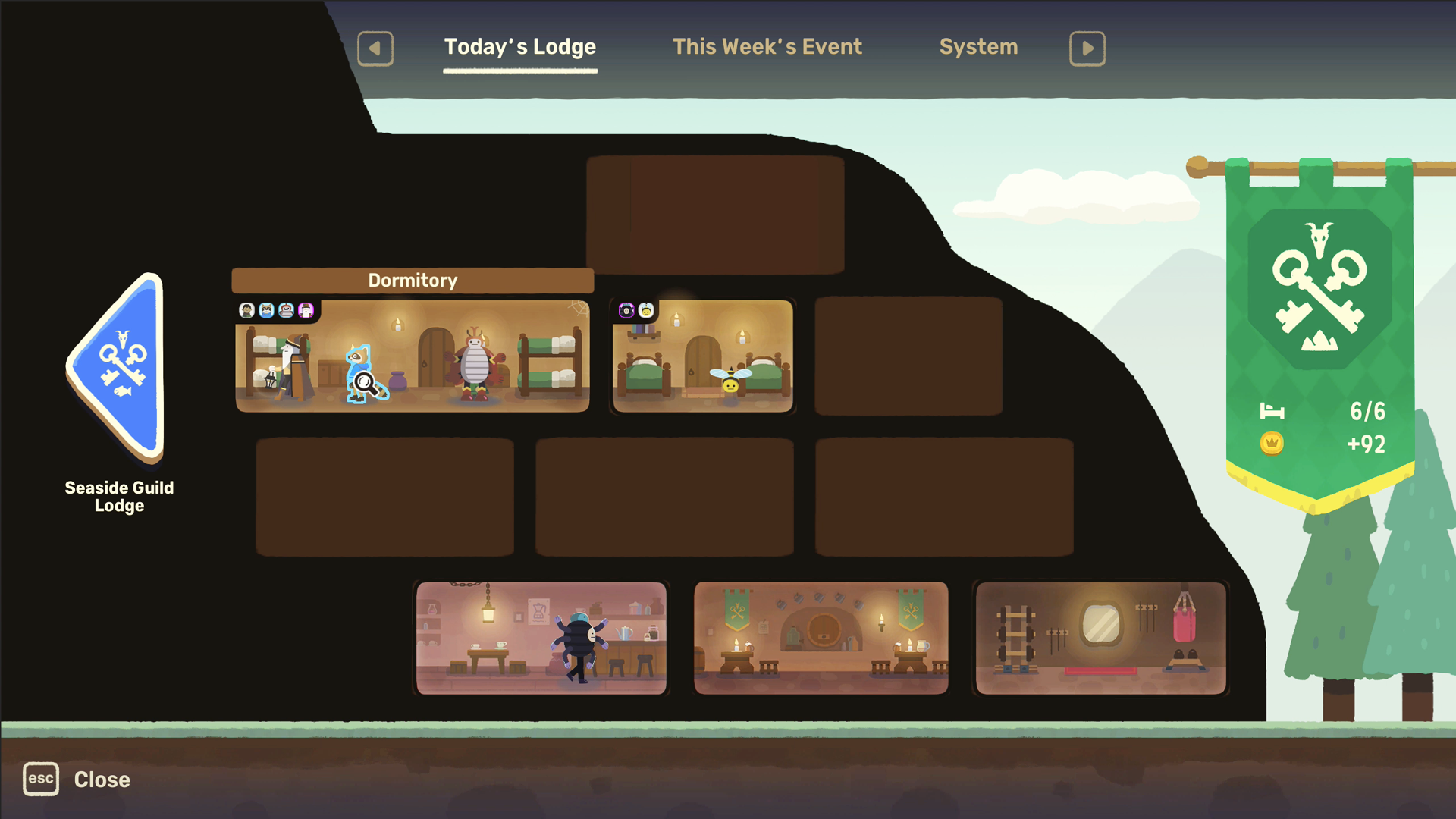Select the Dormitory name label

pyautogui.click(x=413, y=280)
